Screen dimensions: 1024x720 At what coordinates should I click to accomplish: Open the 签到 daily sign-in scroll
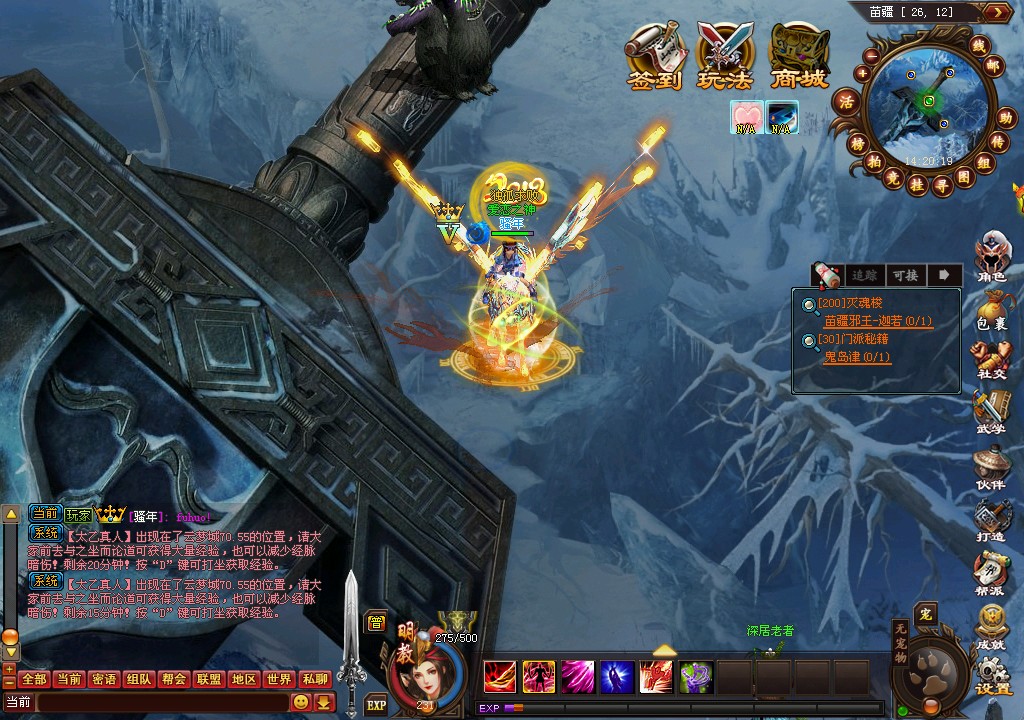(x=655, y=56)
